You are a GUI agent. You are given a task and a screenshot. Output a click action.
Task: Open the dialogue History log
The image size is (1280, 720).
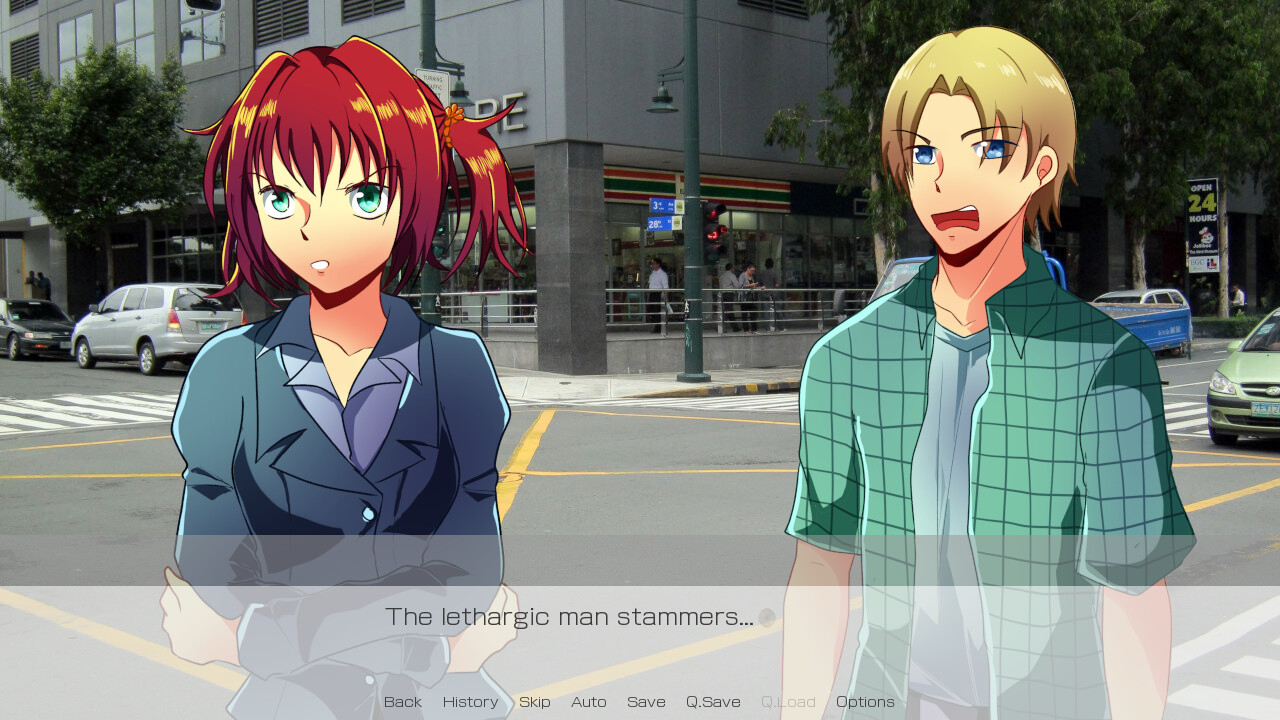[470, 702]
